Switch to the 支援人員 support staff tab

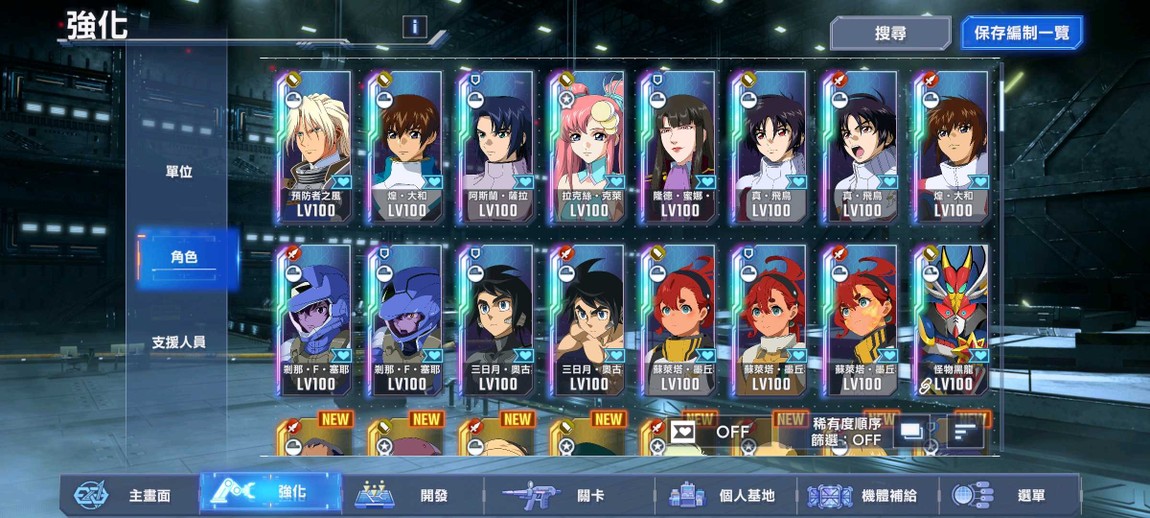(x=179, y=342)
